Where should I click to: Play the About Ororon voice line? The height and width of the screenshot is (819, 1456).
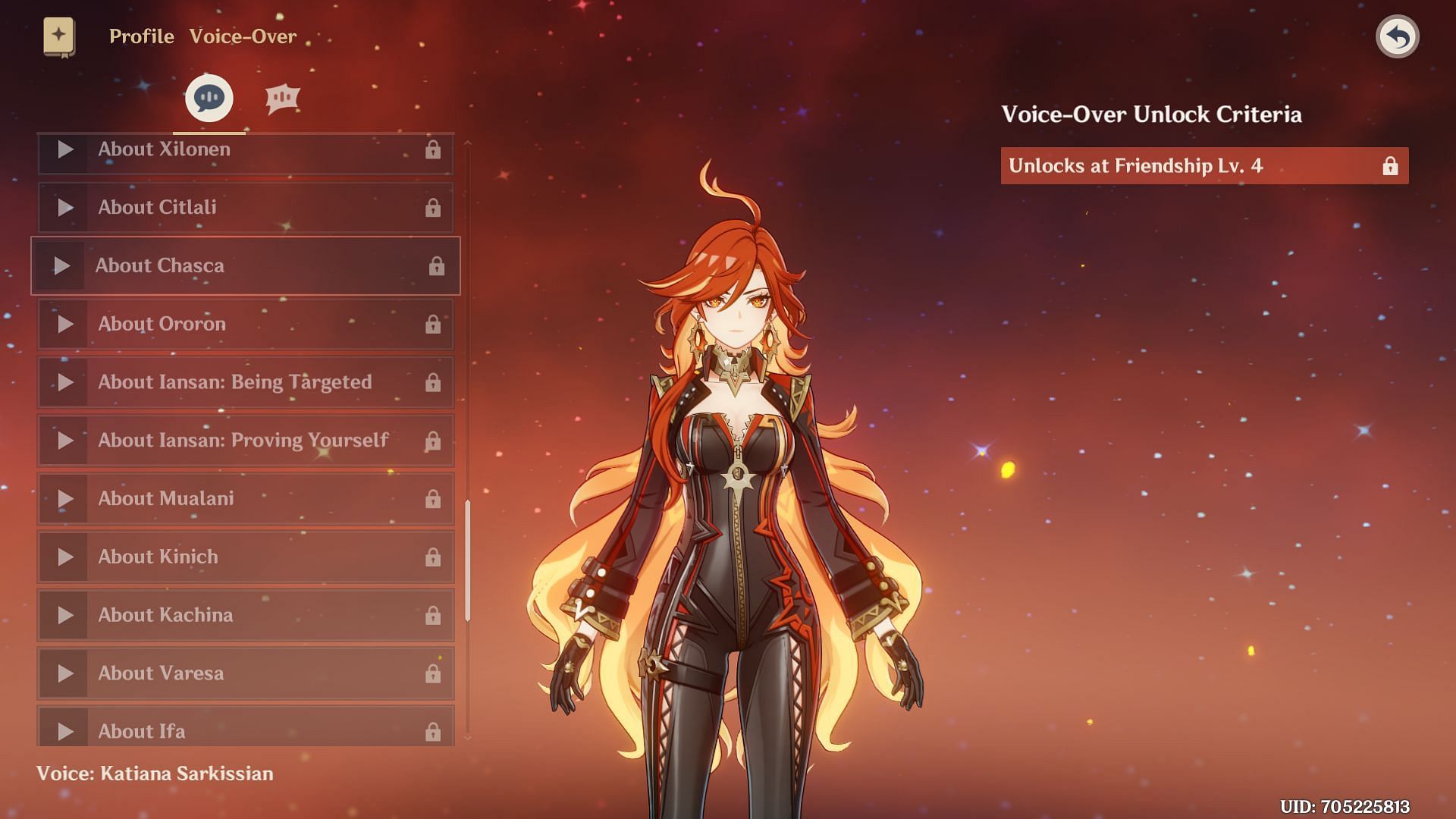[x=64, y=325]
